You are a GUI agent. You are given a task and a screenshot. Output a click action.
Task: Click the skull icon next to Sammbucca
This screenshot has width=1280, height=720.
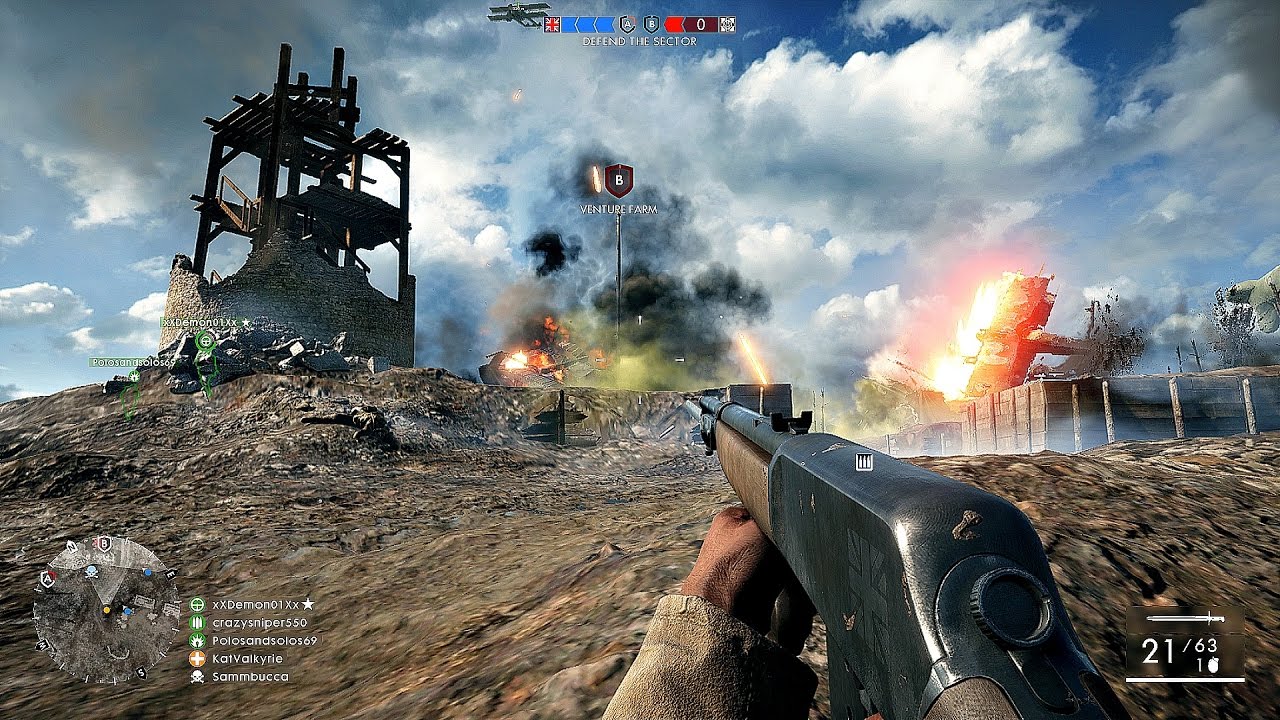point(198,675)
